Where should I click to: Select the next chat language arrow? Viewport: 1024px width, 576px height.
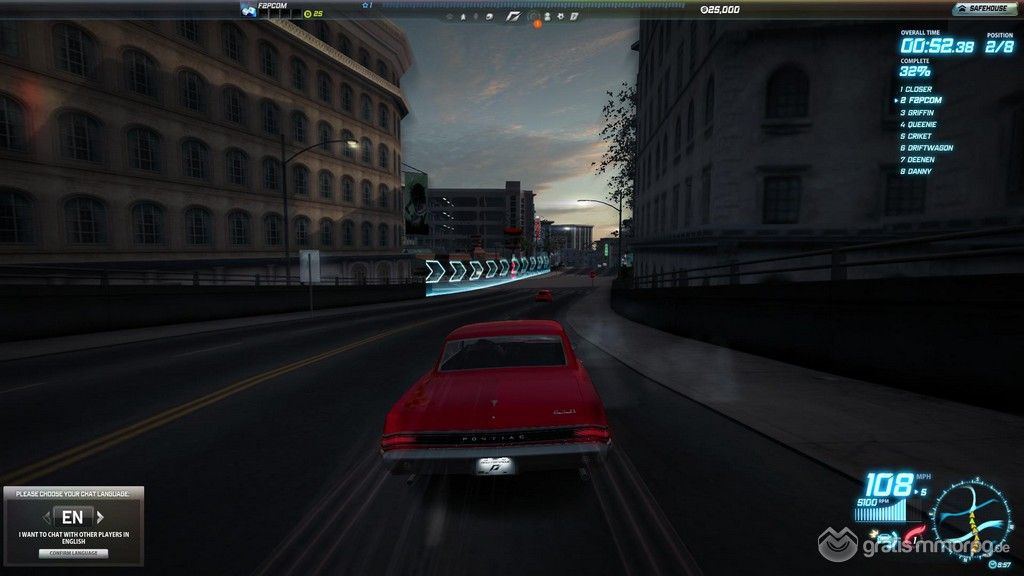click(x=101, y=518)
